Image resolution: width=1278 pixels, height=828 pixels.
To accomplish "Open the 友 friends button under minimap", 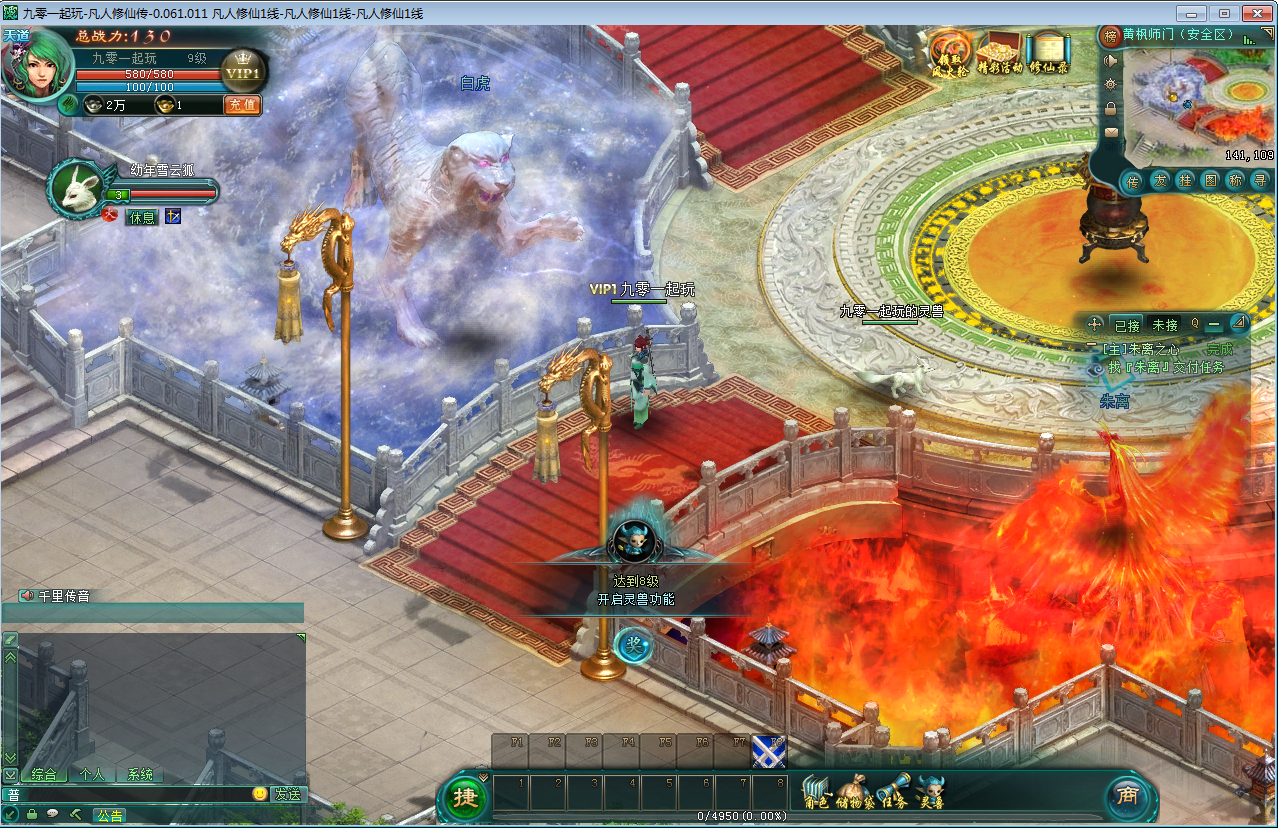I will 1158,181.
